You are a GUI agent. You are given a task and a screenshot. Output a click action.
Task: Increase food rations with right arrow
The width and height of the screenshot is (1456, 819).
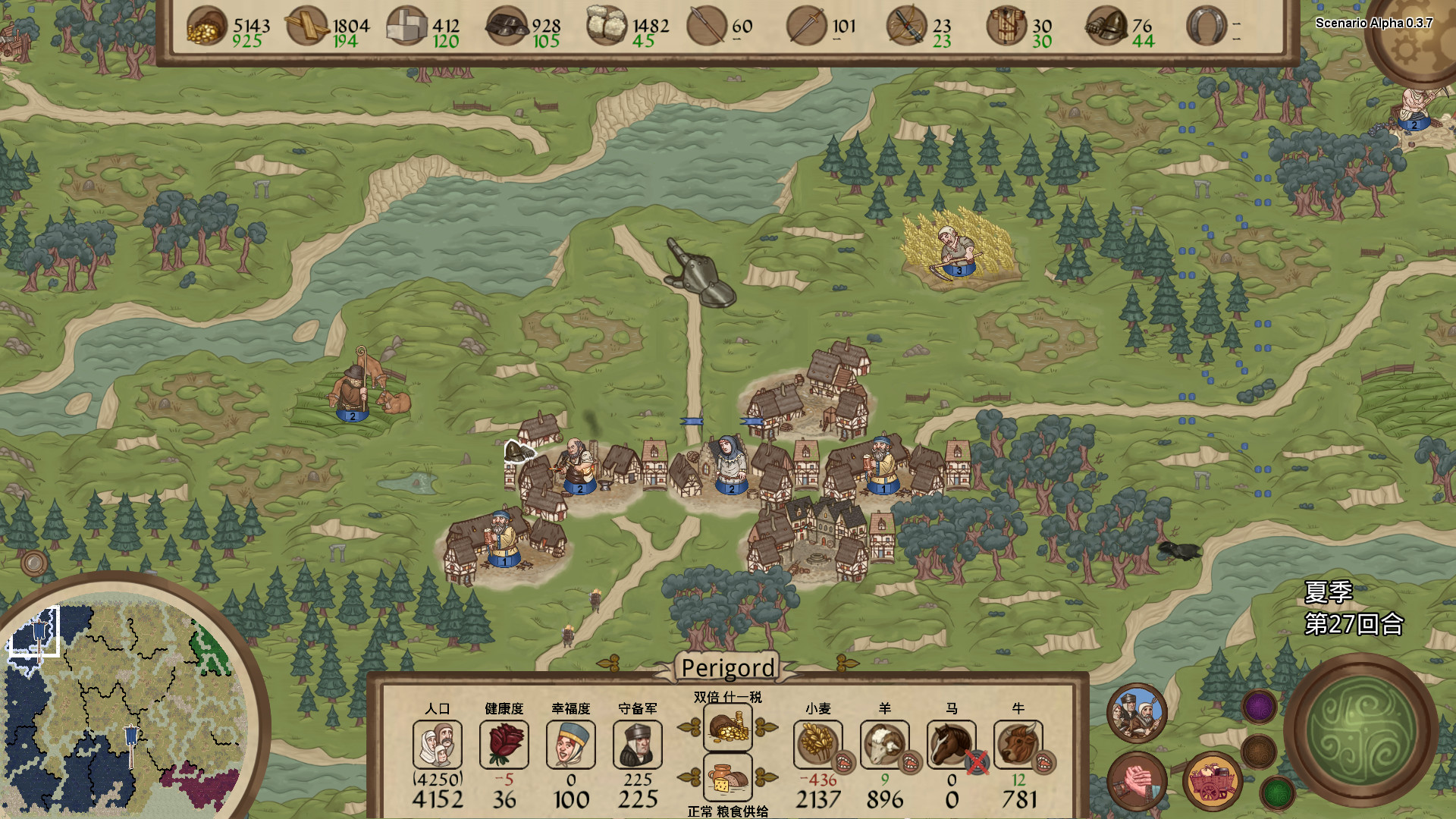767,777
